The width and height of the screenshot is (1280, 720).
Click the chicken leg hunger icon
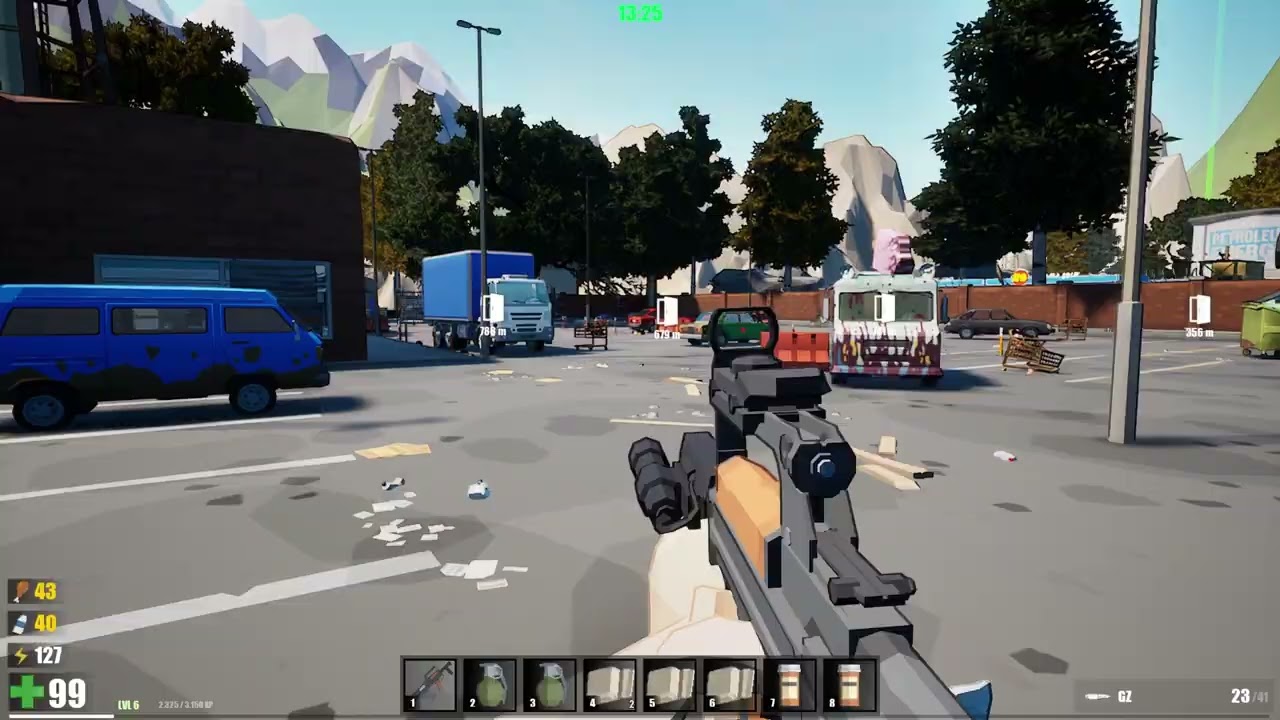[x=850, y=684]
